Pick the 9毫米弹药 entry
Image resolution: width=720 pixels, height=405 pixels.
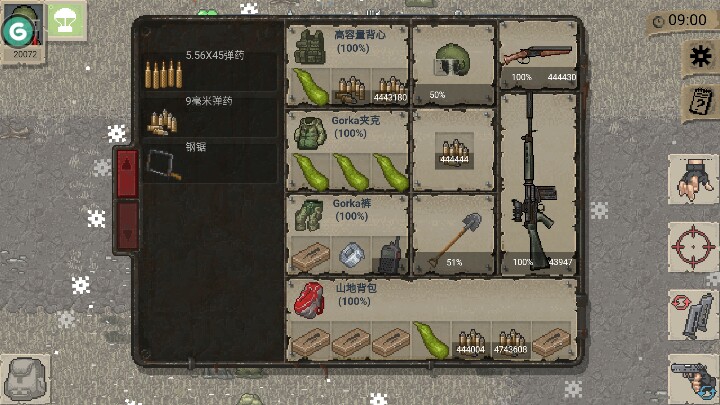coord(210,117)
